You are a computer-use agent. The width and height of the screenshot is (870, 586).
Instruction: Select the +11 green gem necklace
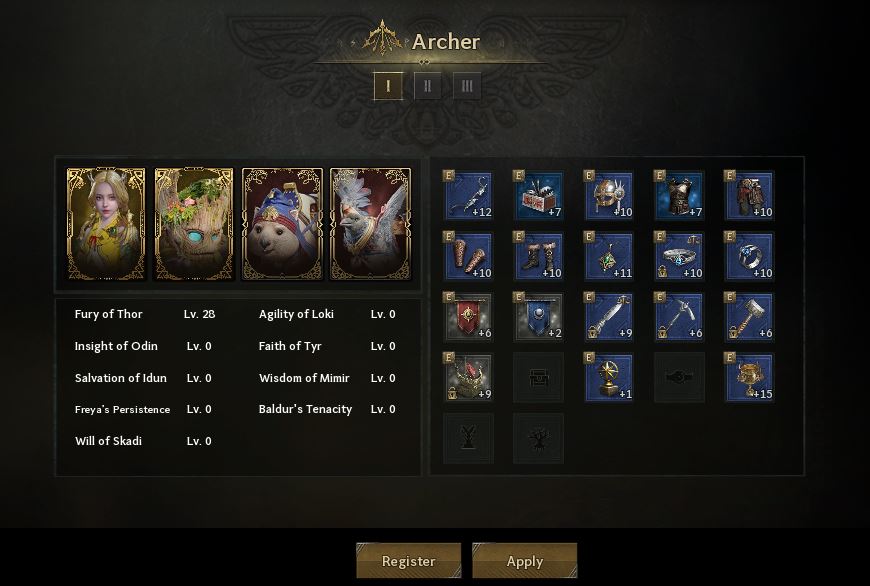(x=609, y=257)
